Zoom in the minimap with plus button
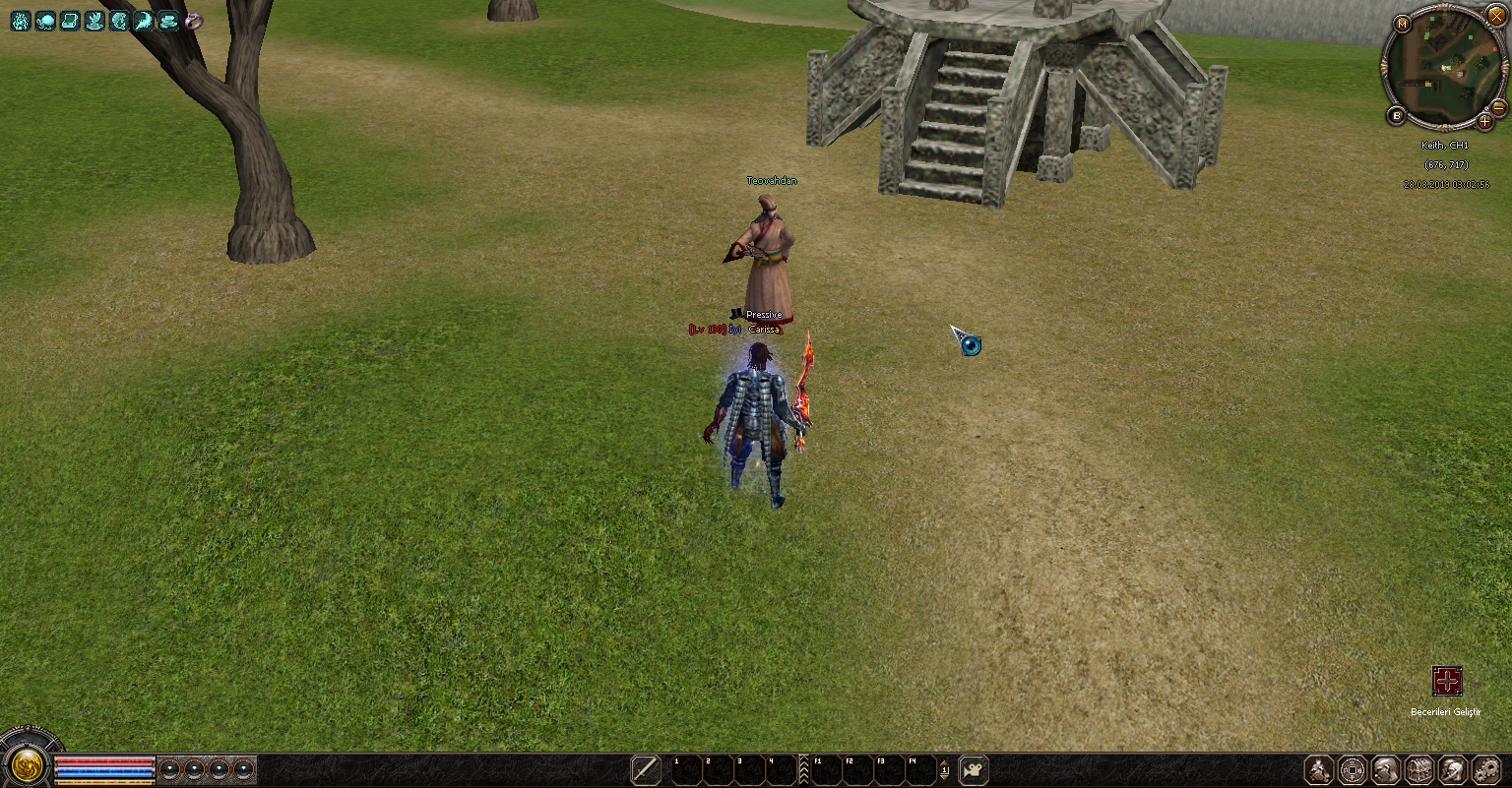The image size is (1512, 788). [1485, 122]
